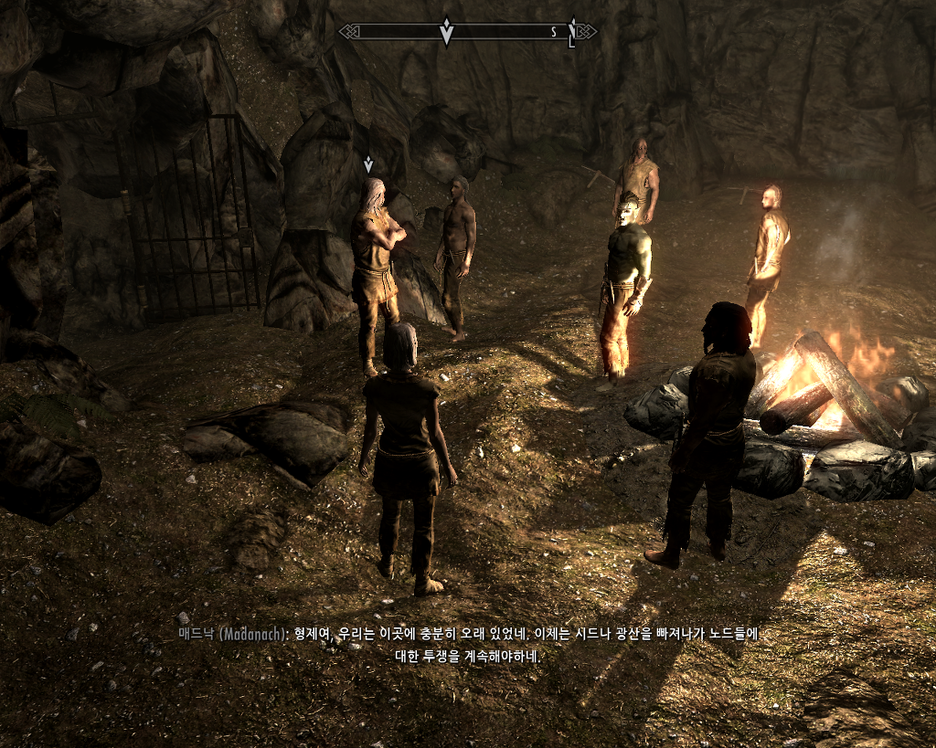Select the quest marker beside the compass S
The image size is (936, 748).
pyautogui.click(x=572, y=32)
